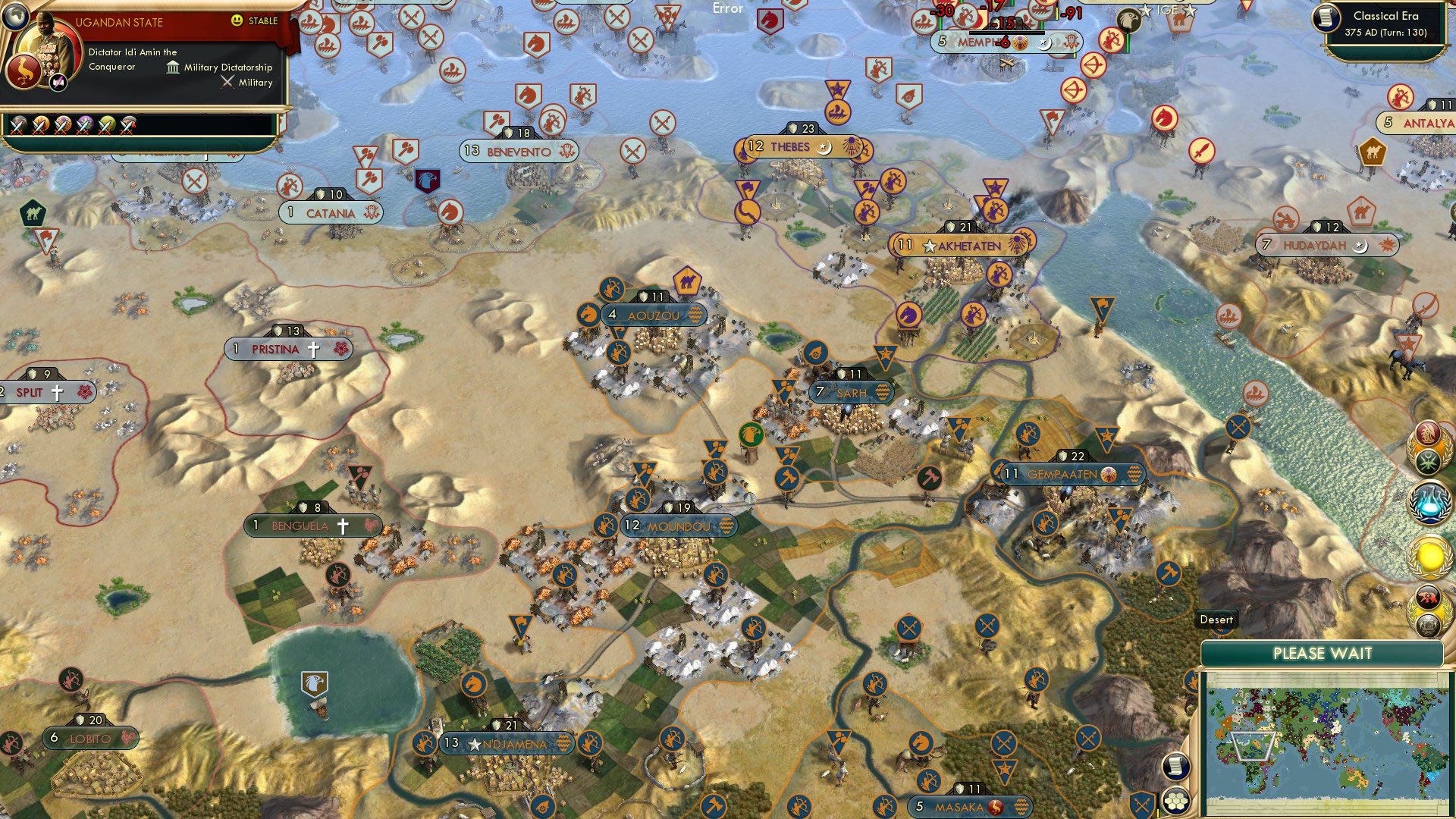Click the Gempaaten city banner

pyautogui.click(x=1062, y=472)
